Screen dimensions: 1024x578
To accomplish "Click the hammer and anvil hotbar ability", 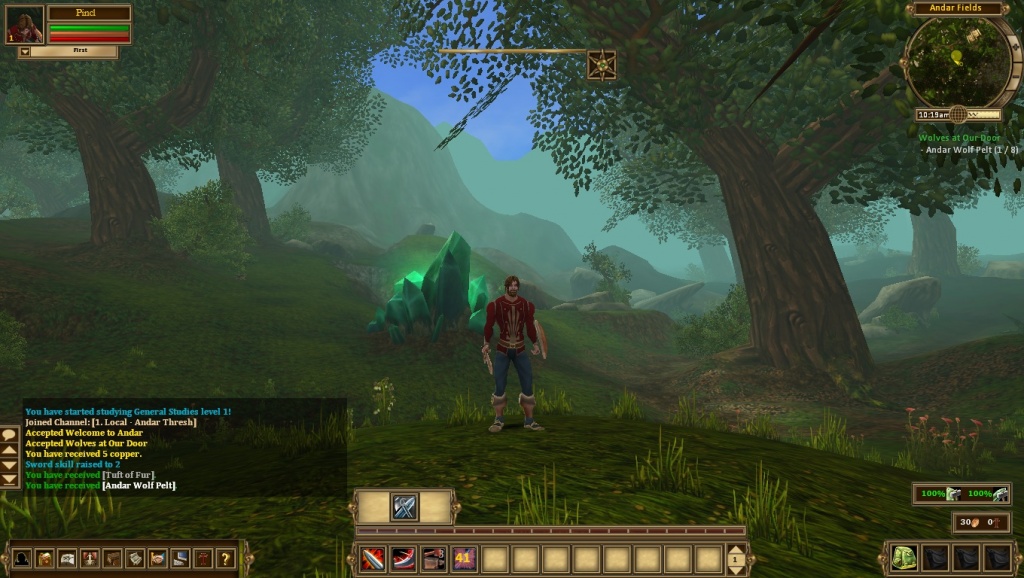I will 433,559.
